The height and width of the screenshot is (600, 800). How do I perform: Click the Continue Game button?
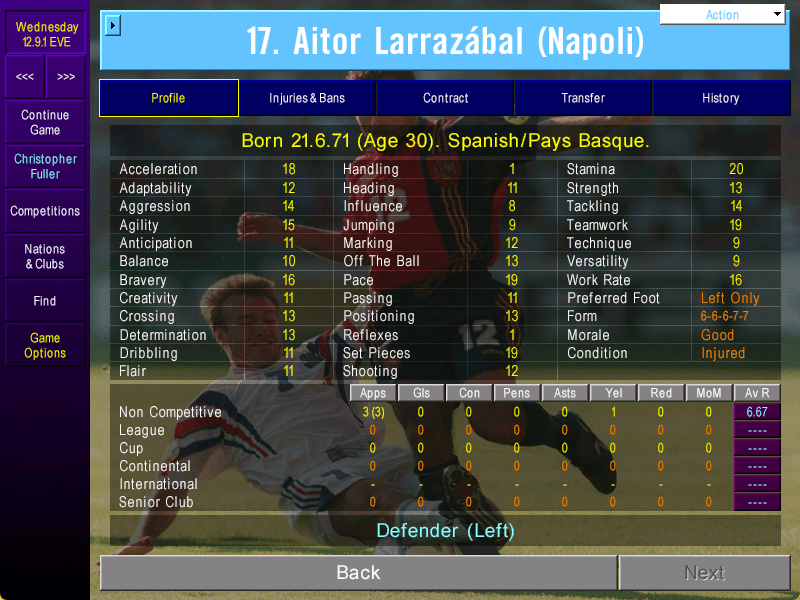coord(45,123)
